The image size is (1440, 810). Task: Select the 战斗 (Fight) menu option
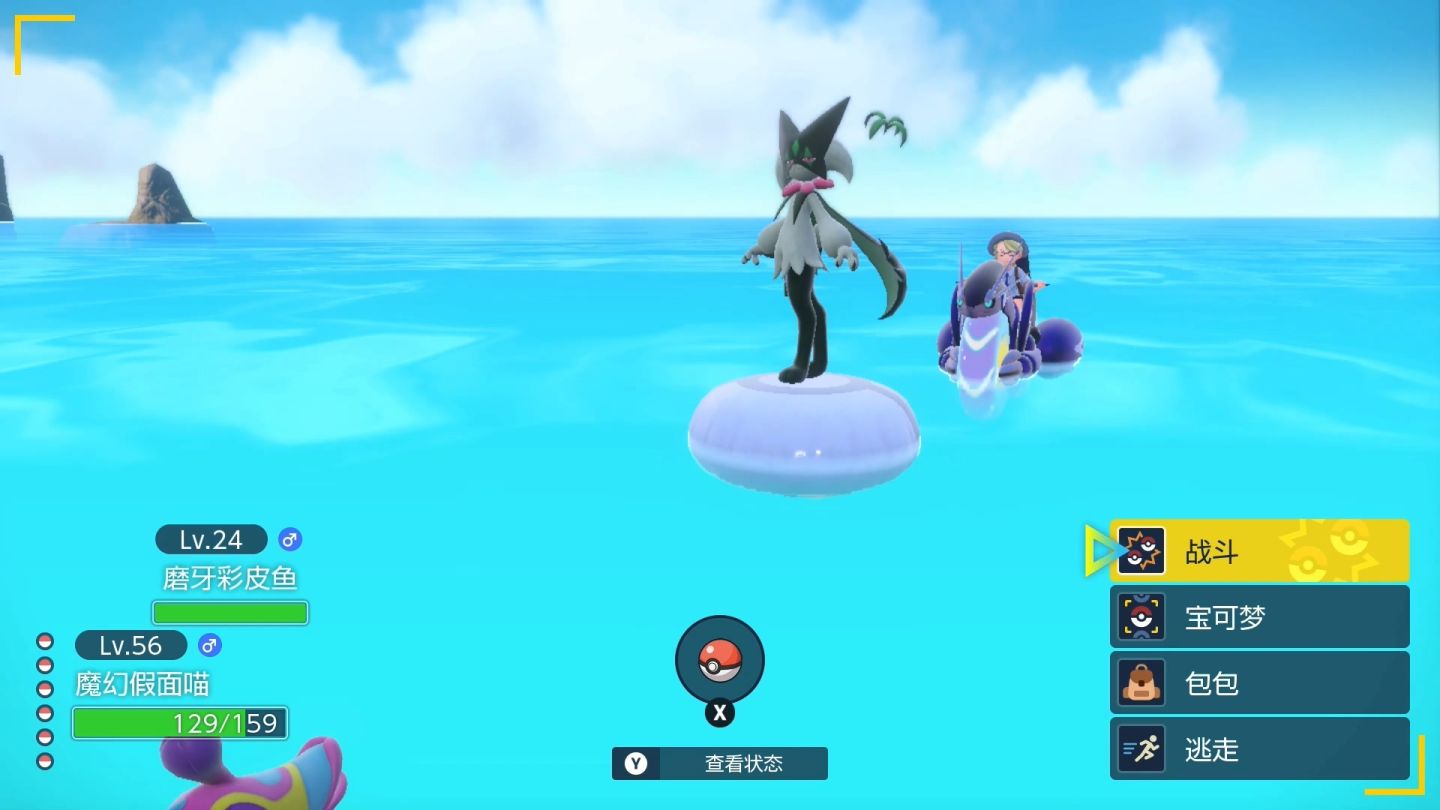[1258, 551]
